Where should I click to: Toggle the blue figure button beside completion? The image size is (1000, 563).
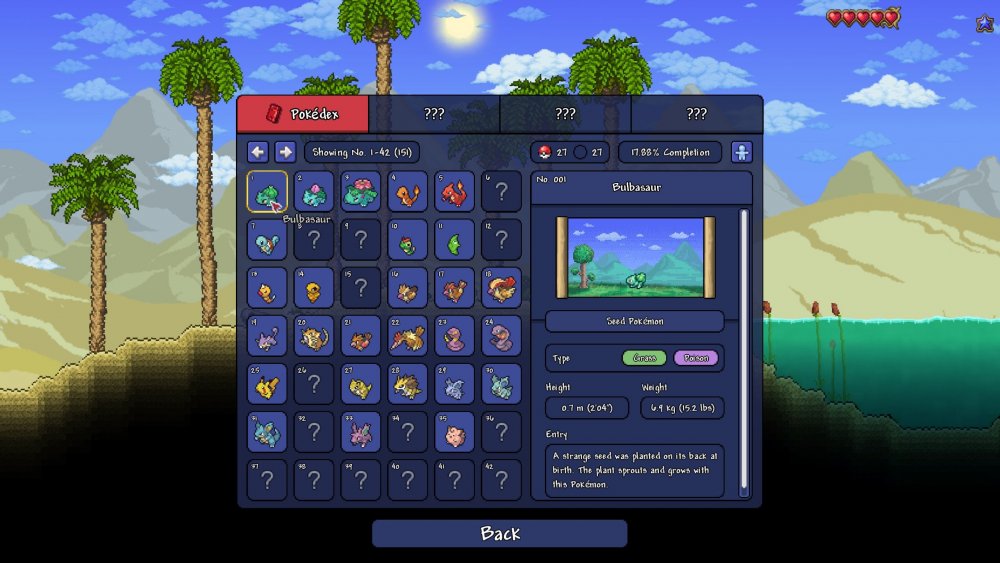click(x=741, y=152)
